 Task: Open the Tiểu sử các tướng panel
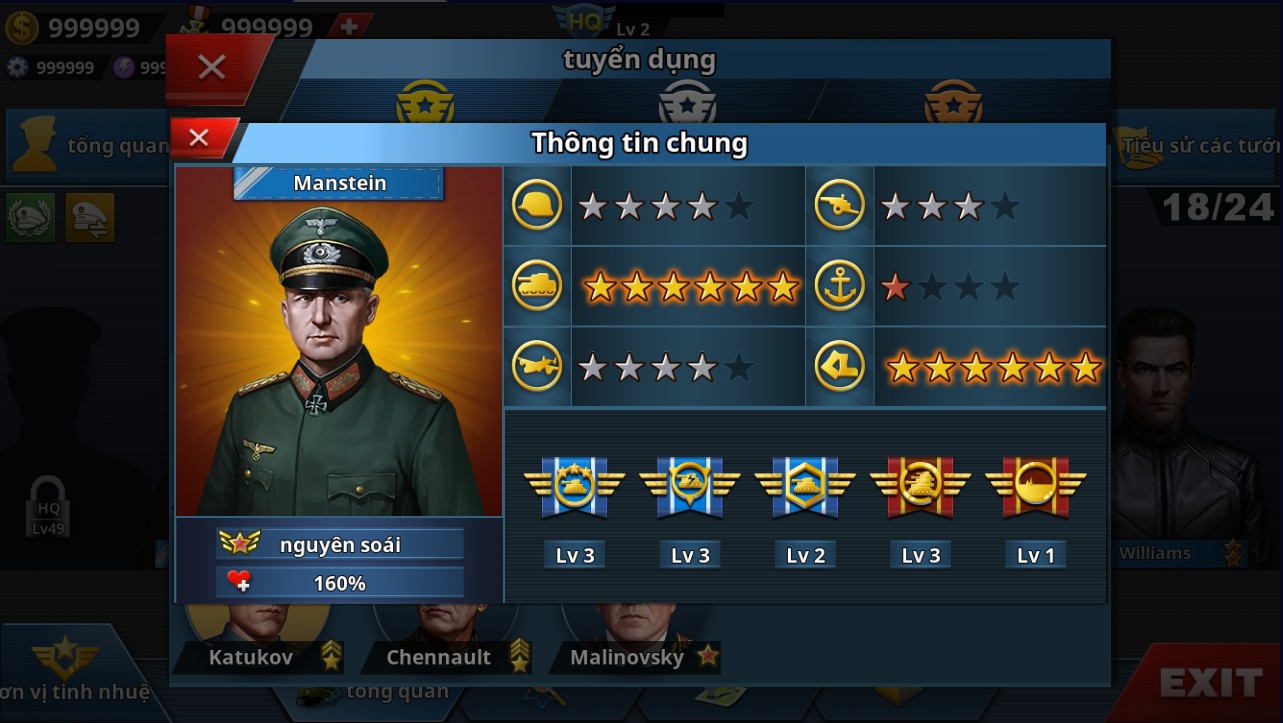point(1190,145)
